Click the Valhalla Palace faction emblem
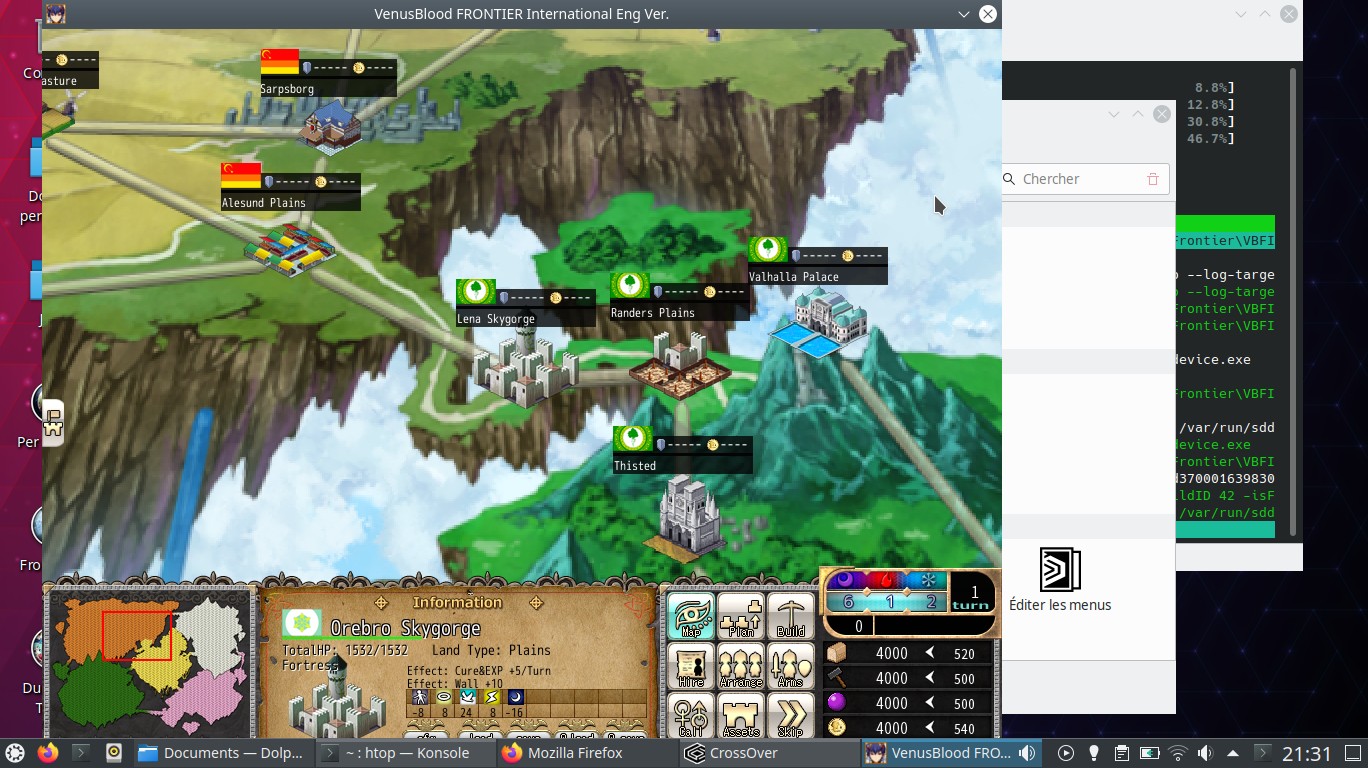Viewport: 1368px width, 768px height. click(x=768, y=248)
